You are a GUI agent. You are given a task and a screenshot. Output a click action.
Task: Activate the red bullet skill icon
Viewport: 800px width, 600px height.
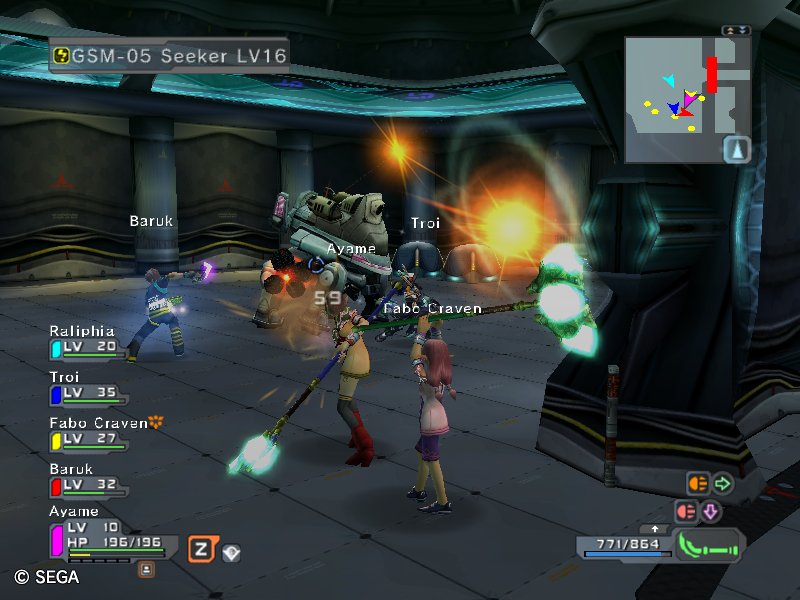tap(686, 511)
